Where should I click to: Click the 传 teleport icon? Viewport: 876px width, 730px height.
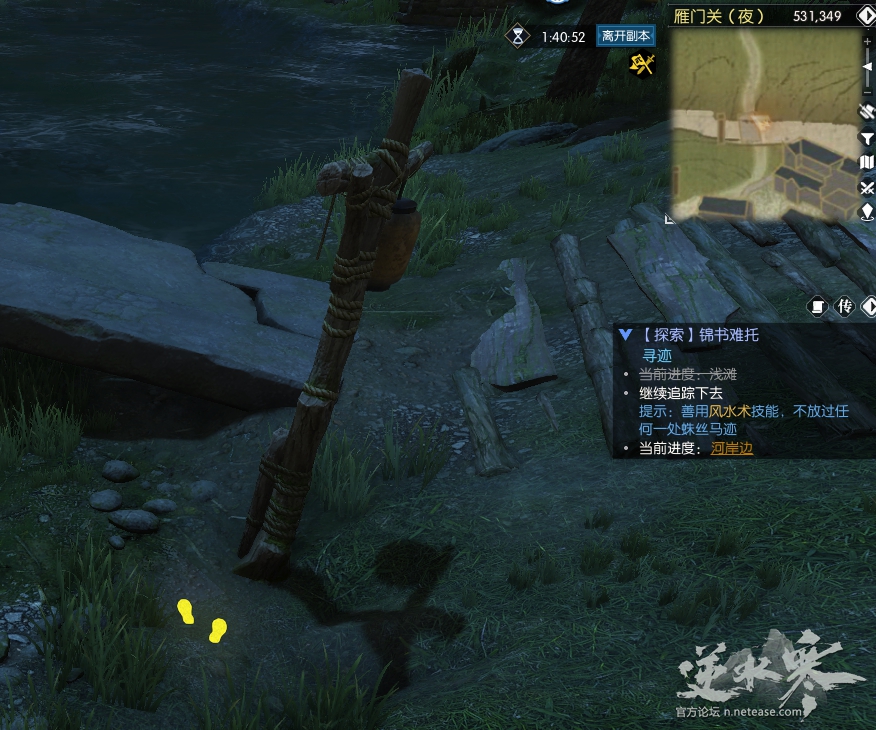[844, 306]
